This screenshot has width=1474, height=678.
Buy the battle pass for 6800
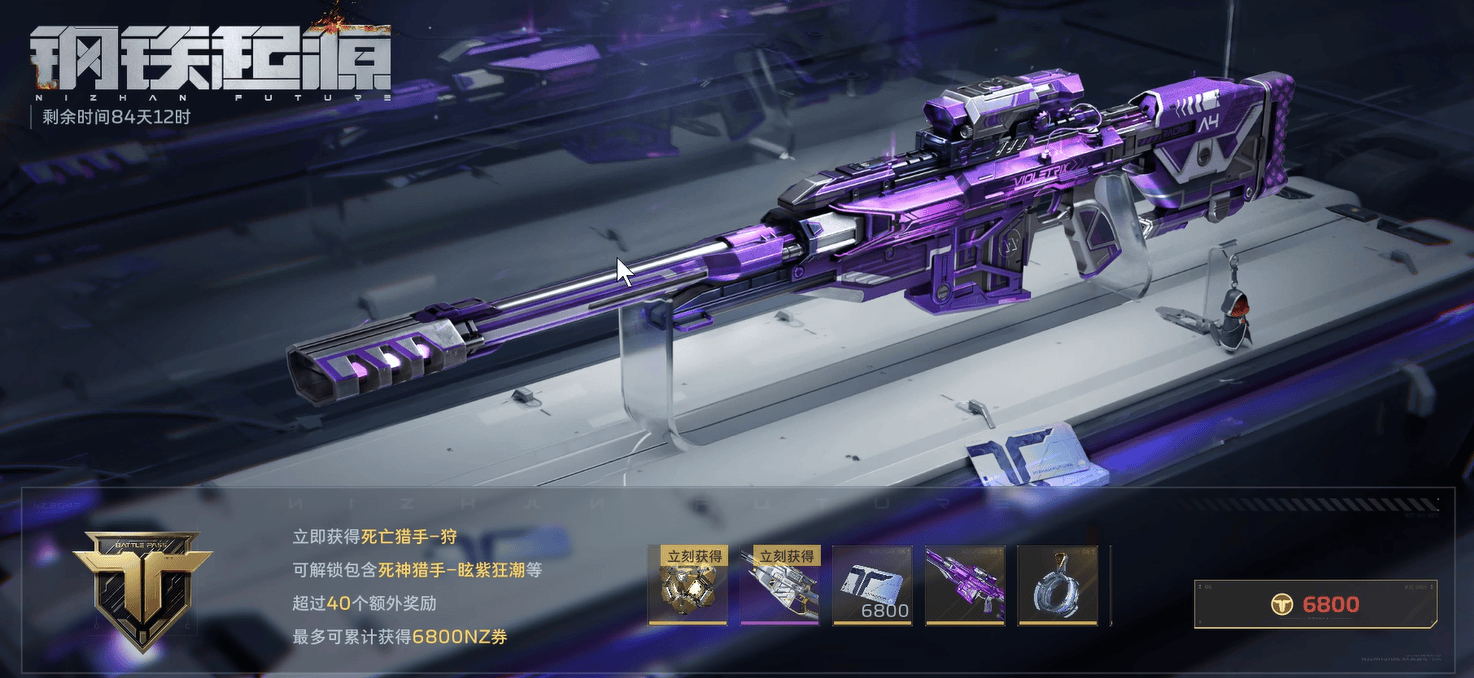click(1318, 604)
